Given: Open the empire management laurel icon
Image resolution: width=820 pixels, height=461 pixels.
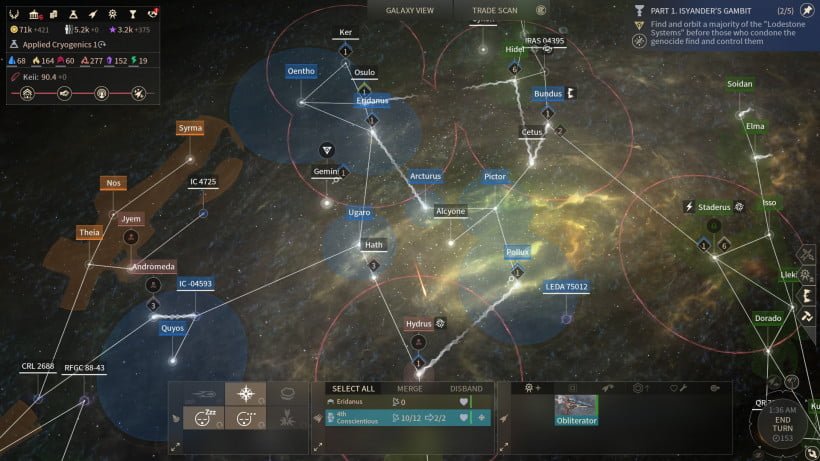Looking at the screenshot, I should 15,12.
